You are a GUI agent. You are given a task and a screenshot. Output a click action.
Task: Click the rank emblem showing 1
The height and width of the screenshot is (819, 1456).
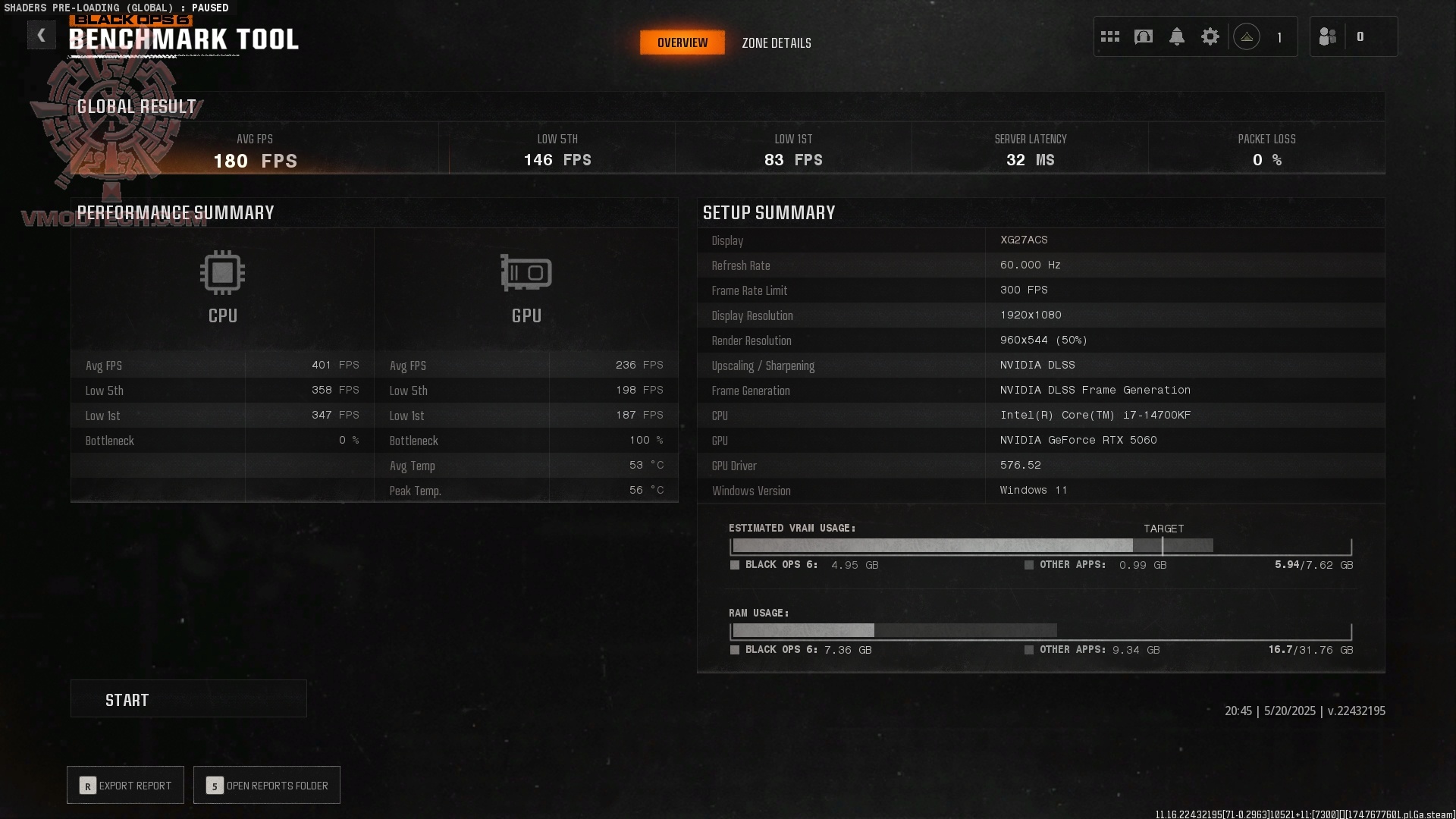pyautogui.click(x=1246, y=36)
